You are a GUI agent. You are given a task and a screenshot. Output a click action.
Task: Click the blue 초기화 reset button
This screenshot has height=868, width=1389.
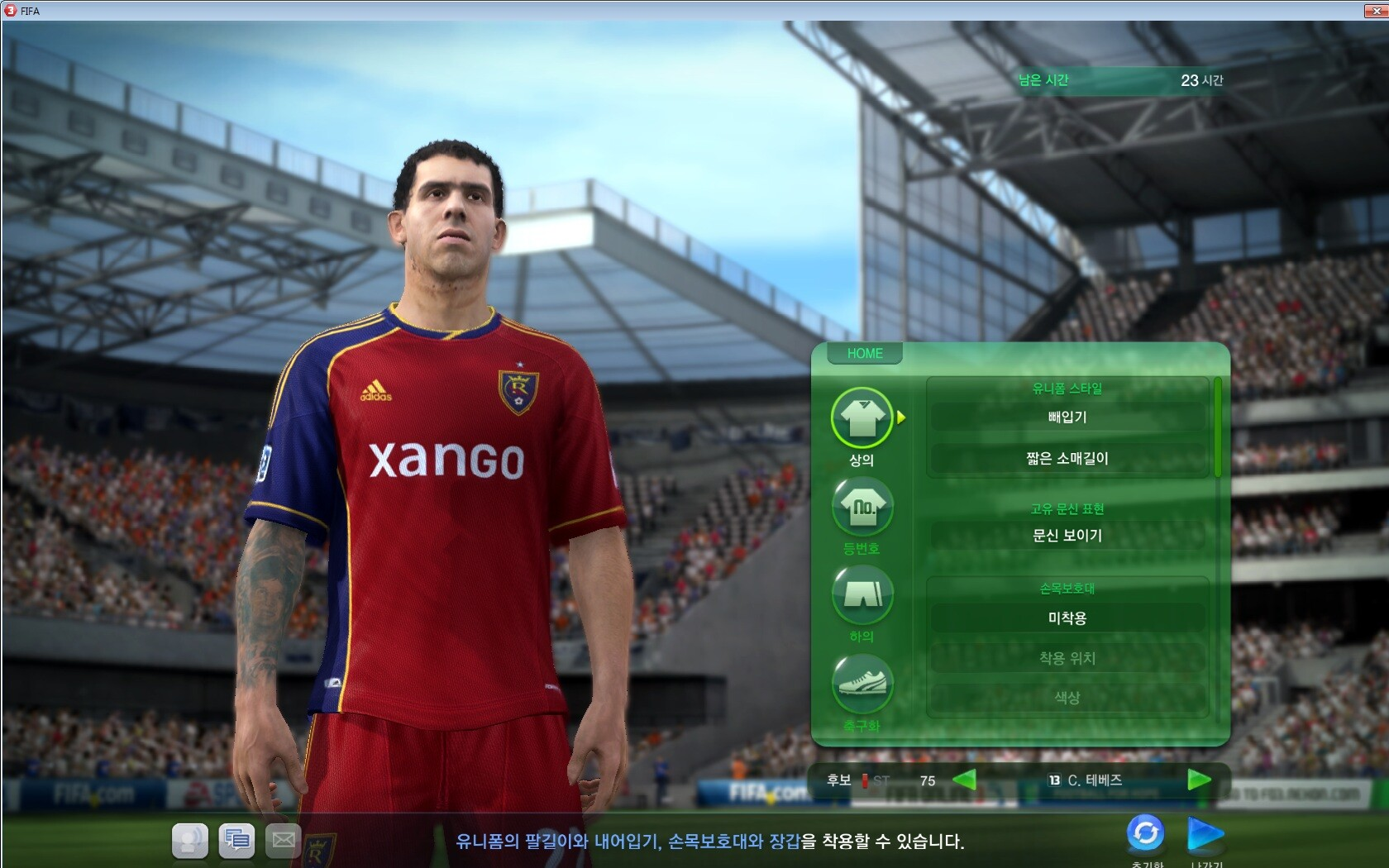1146,833
